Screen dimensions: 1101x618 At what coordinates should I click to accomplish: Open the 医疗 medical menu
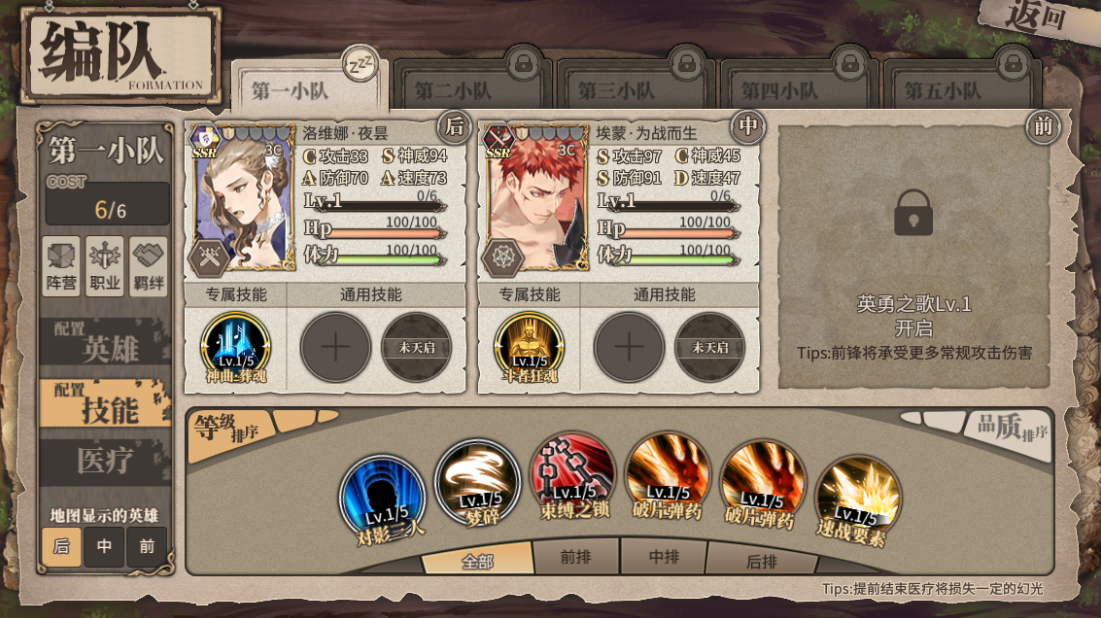(104, 461)
